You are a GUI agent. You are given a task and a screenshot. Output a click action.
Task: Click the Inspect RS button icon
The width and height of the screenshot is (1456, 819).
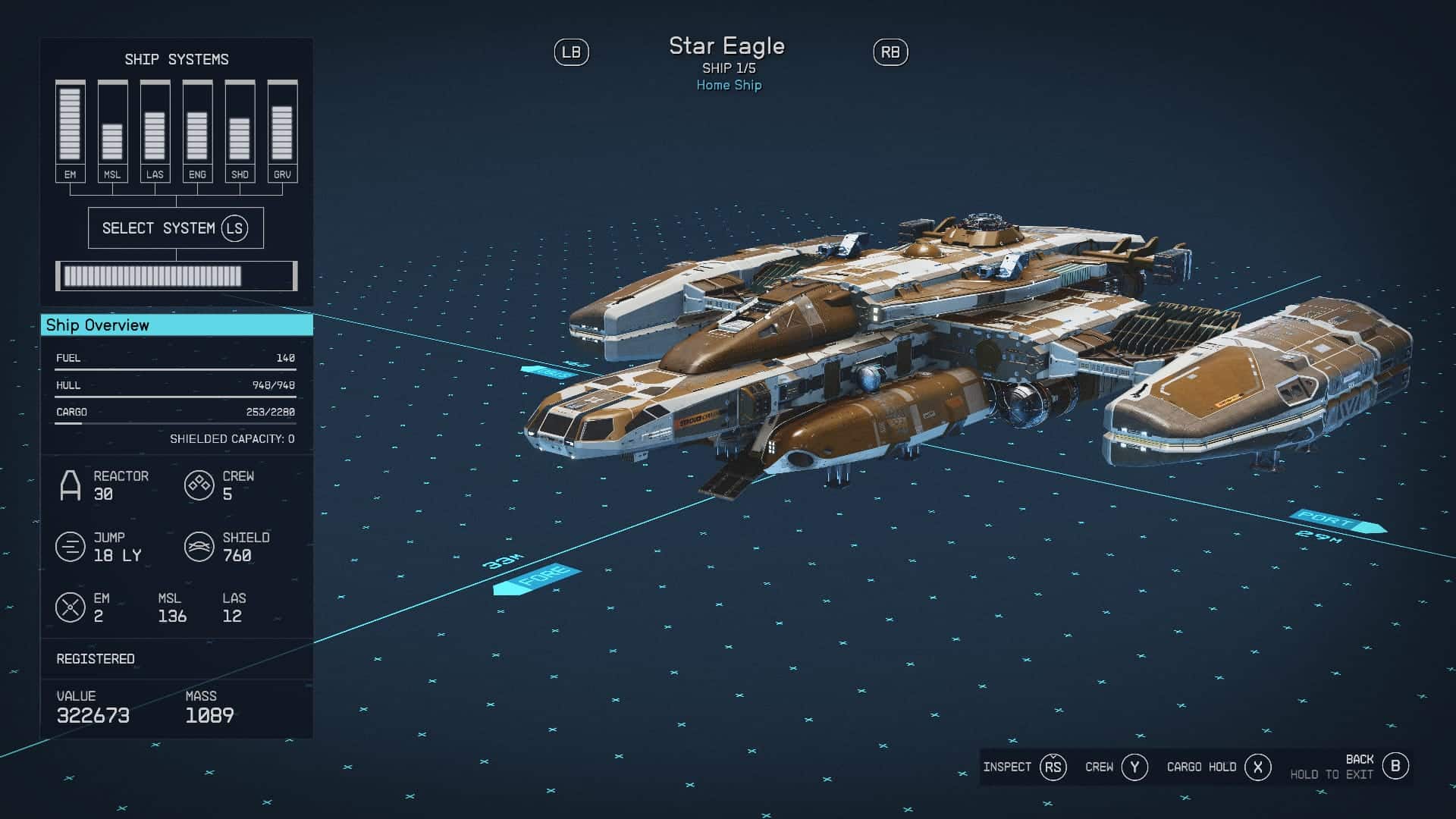pyautogui.click(x=1054, y=767)
